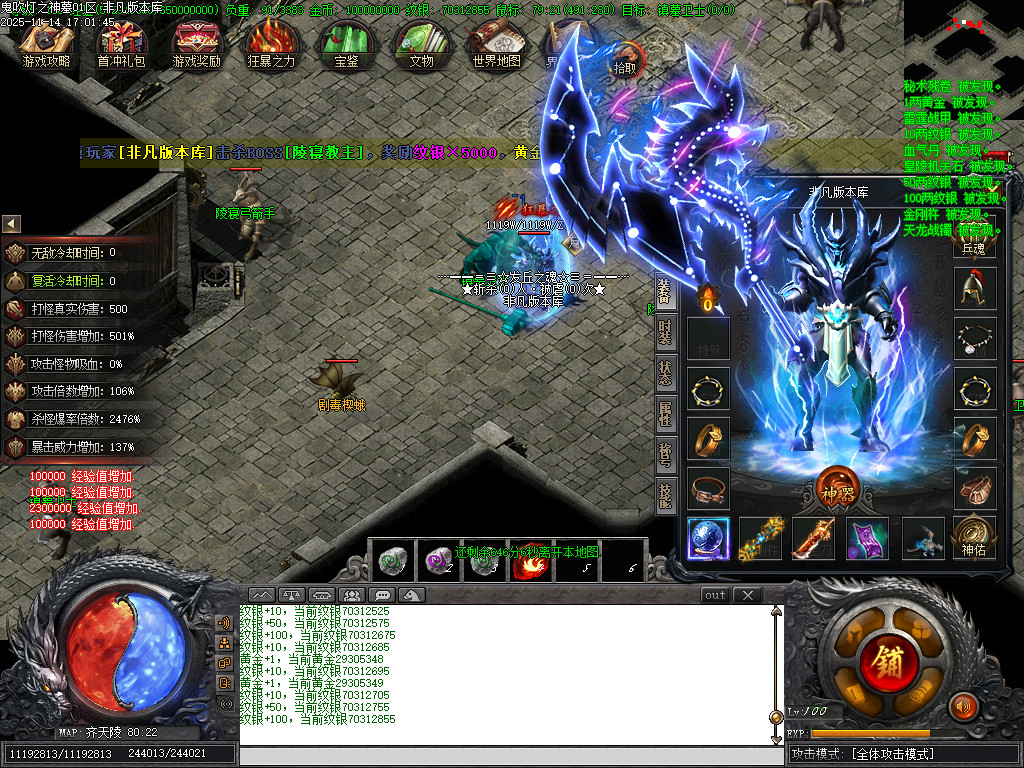Open the 宝鉴 treasure menu
This screenshot has width=1024, height=768.
click(x=346, y=44)
